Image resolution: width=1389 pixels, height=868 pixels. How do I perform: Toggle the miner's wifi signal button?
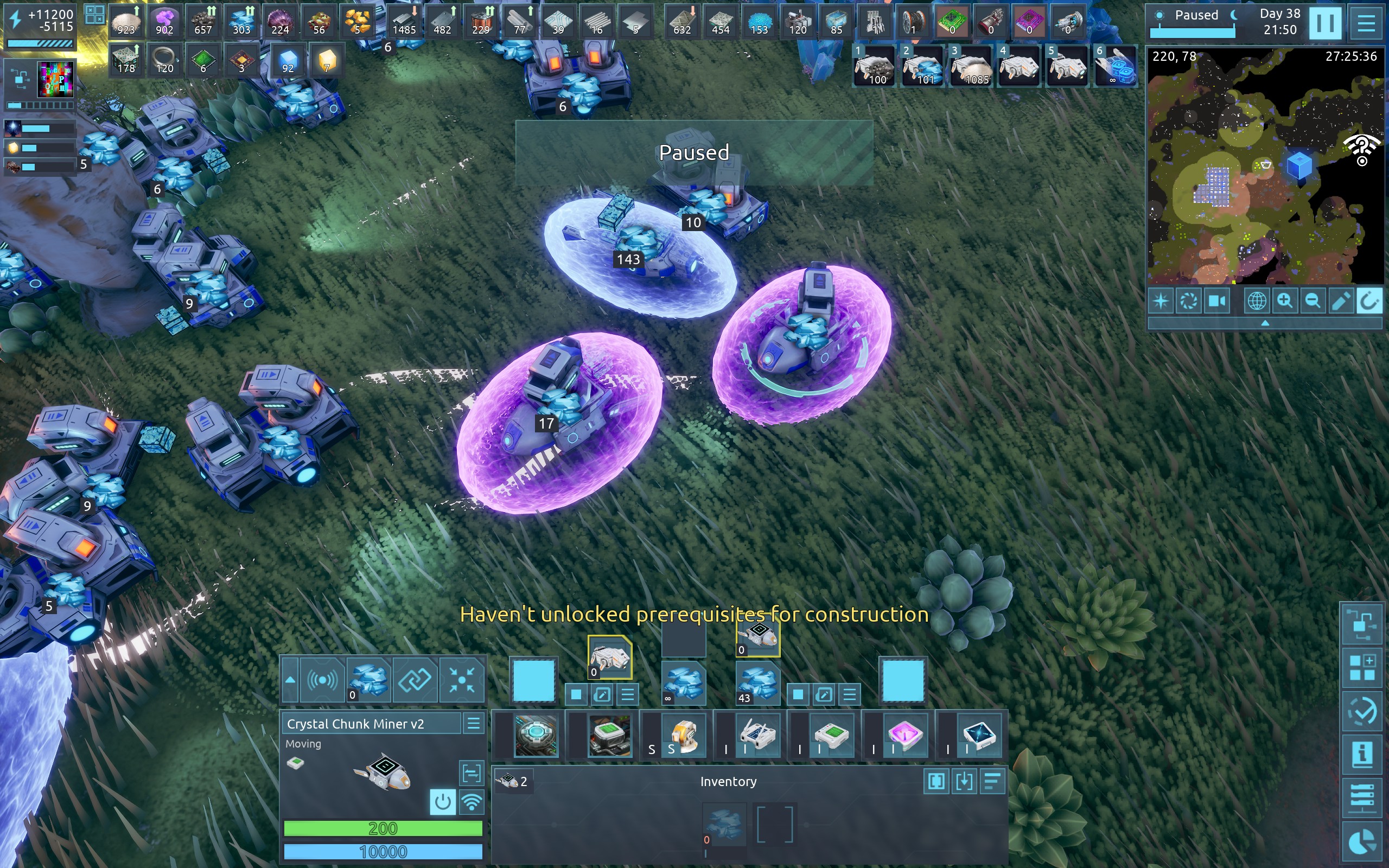pos(471,802)
